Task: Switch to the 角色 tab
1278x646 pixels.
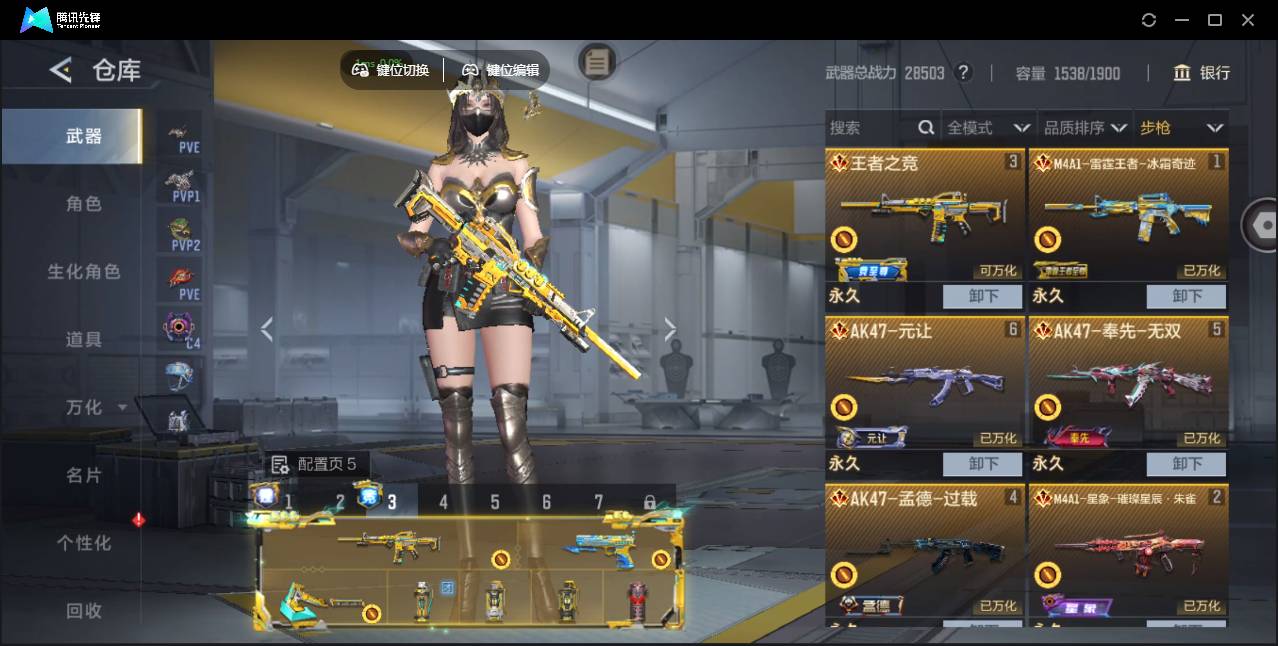Action: (84, 204)
